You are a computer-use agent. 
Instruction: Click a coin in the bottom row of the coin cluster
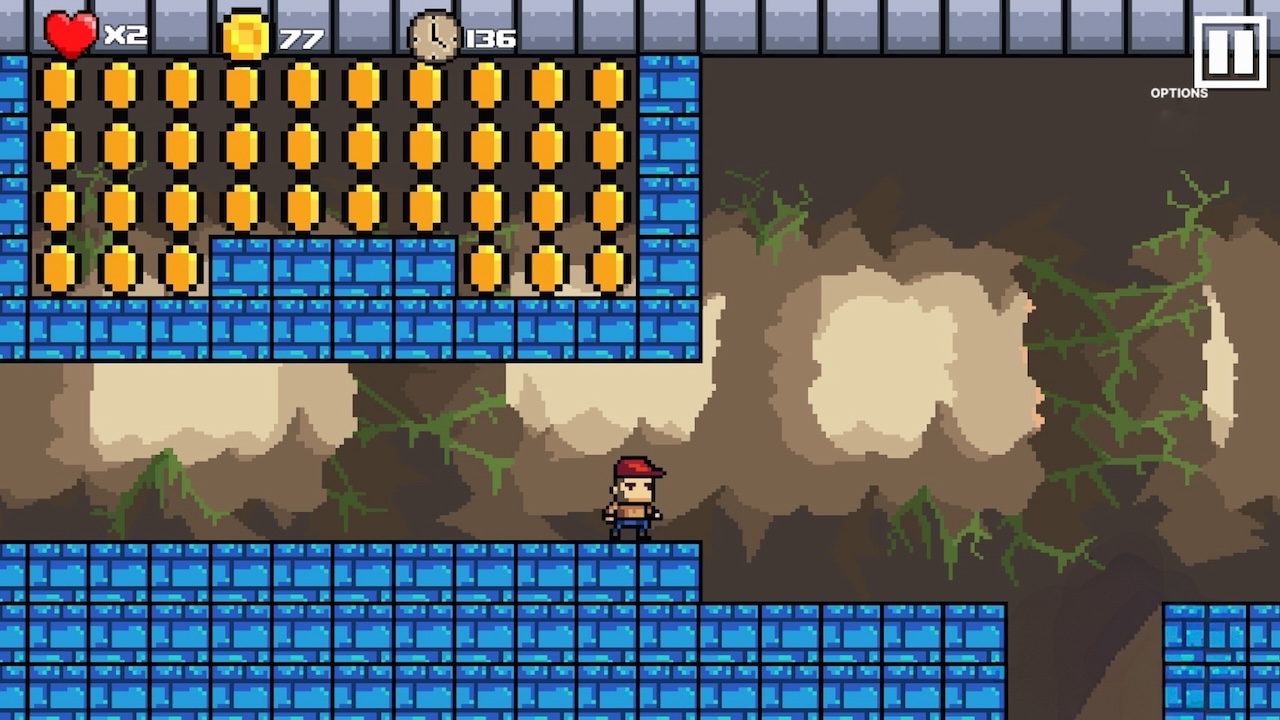click(x=120, y=268)
